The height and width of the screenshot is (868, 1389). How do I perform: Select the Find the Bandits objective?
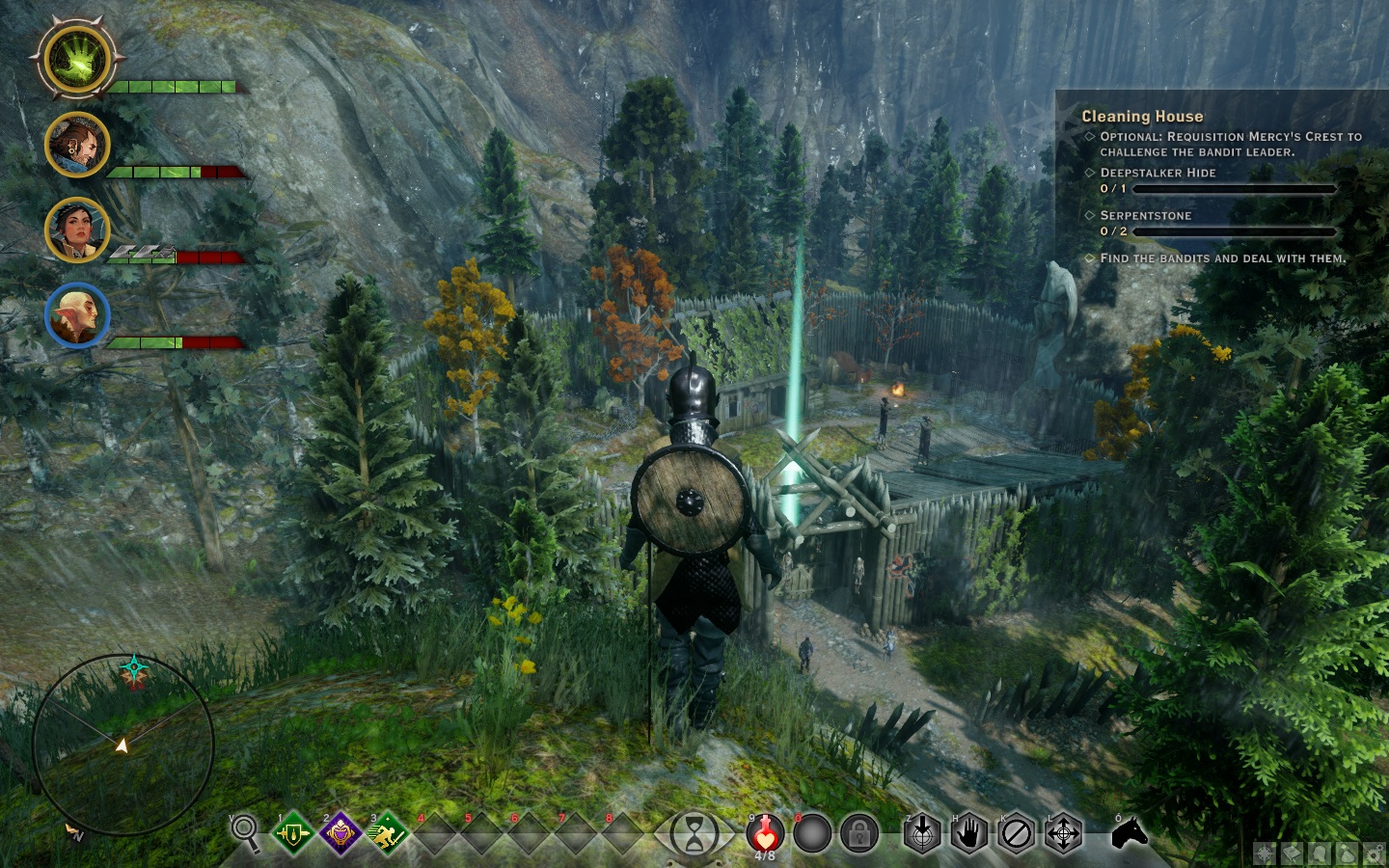[x=1222, y=258]
